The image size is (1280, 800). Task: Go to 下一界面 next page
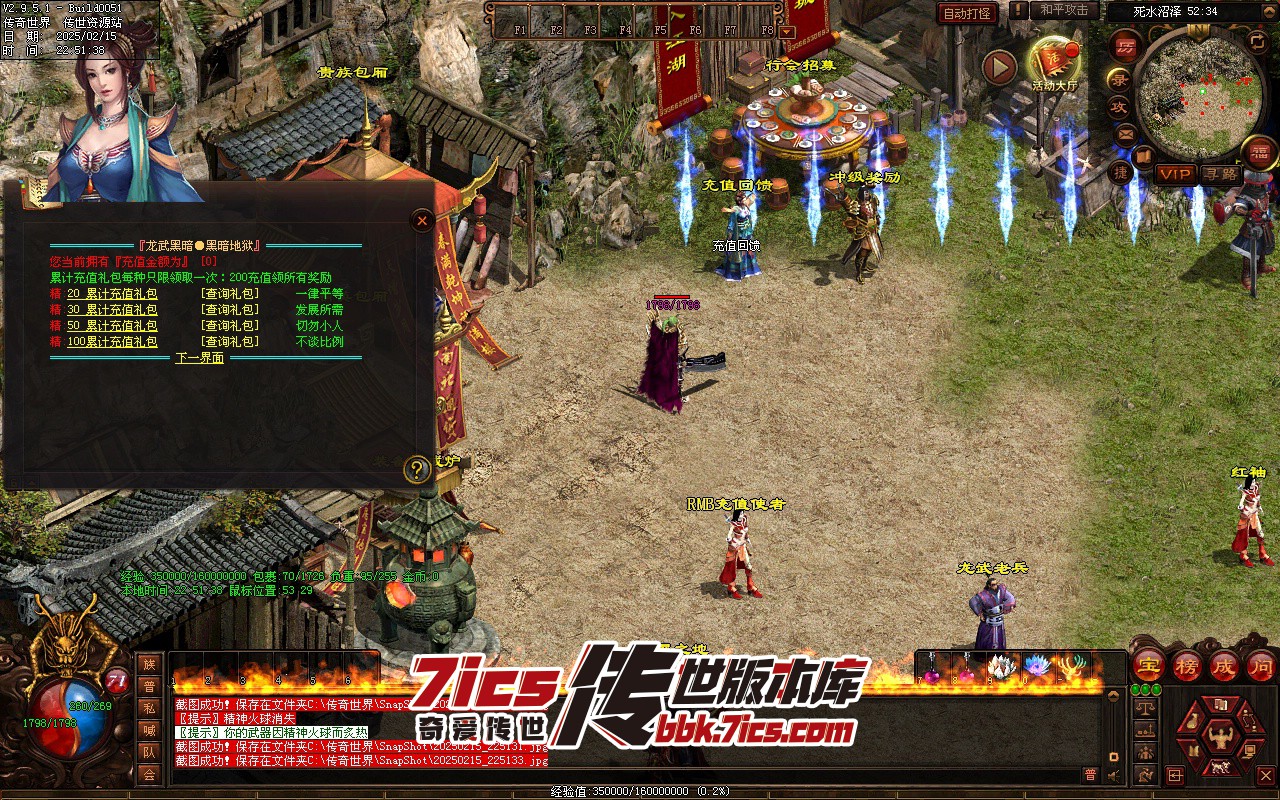click(200, 358)
